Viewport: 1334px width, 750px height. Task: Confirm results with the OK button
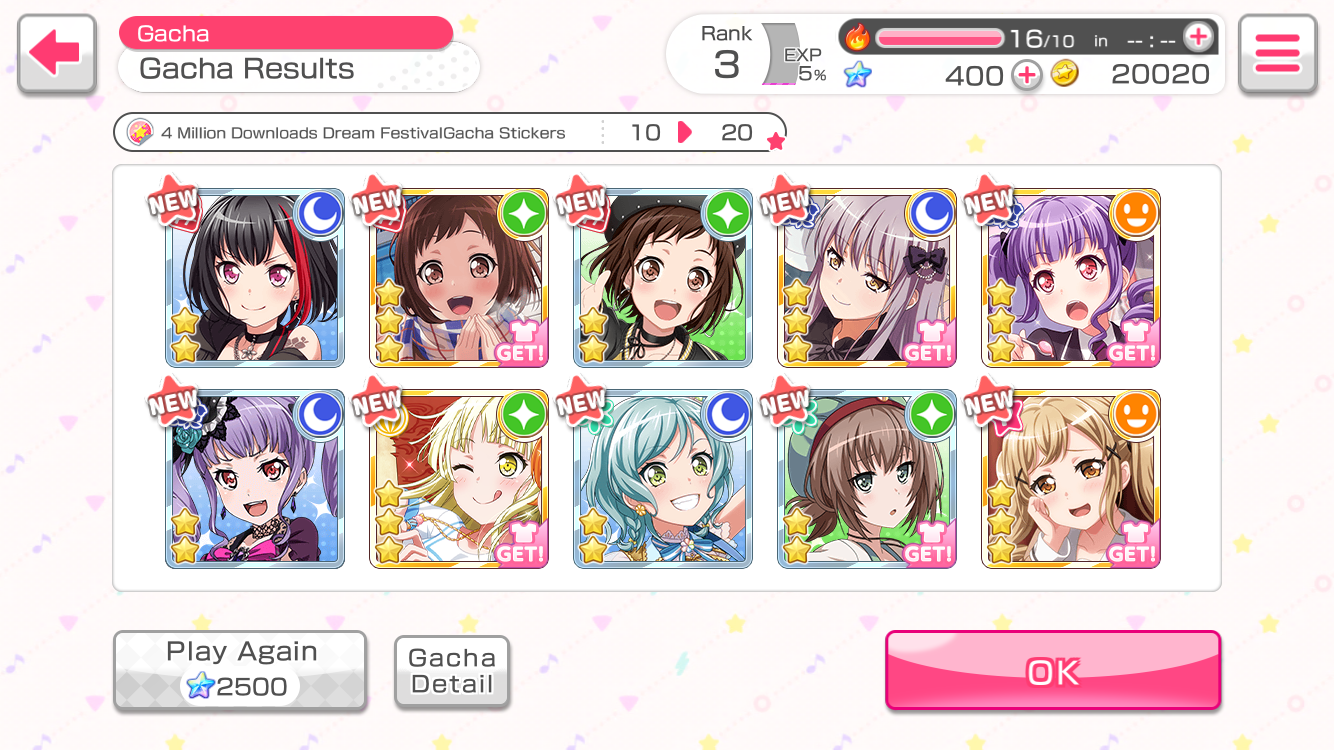tap(1052, 671)
